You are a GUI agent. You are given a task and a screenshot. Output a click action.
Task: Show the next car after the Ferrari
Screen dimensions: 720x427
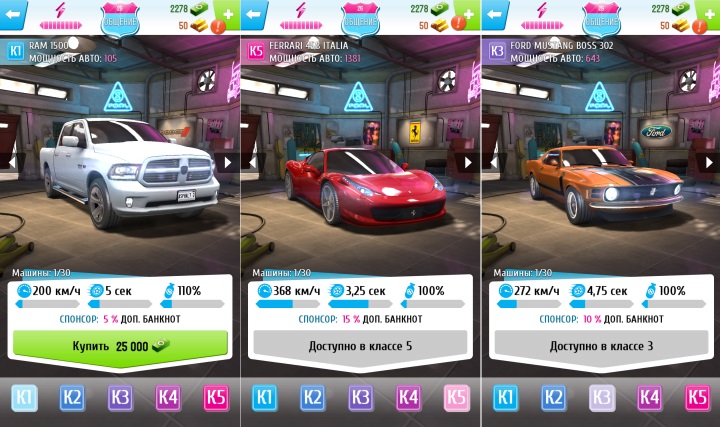468,161
